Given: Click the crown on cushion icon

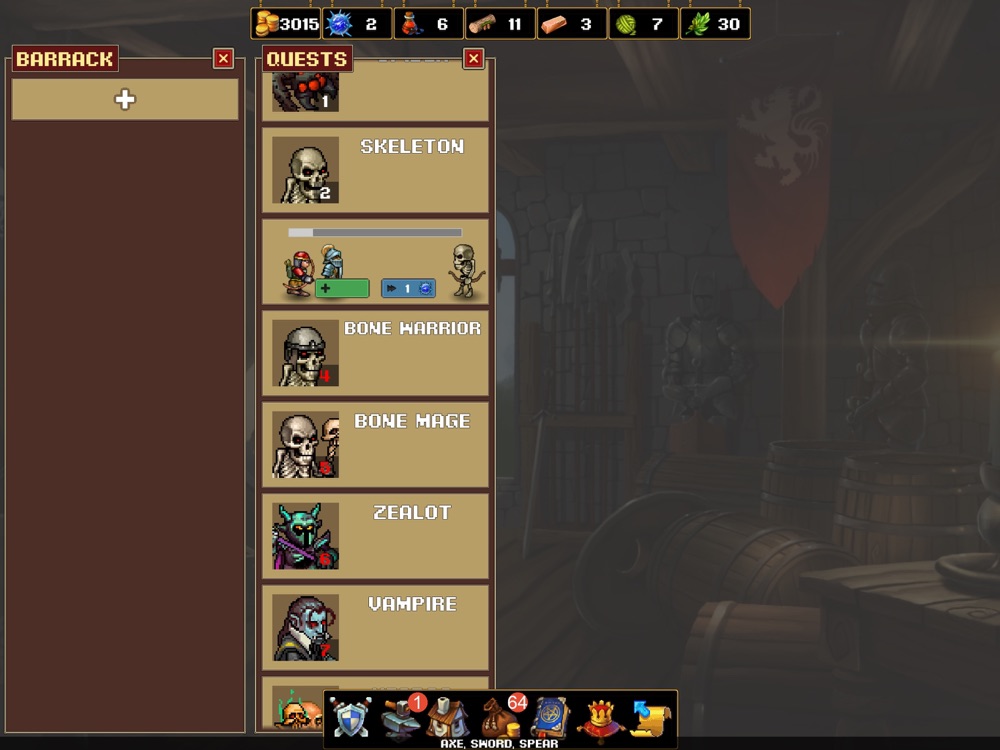Looking at the screenshot, I should tap(600, 718).
